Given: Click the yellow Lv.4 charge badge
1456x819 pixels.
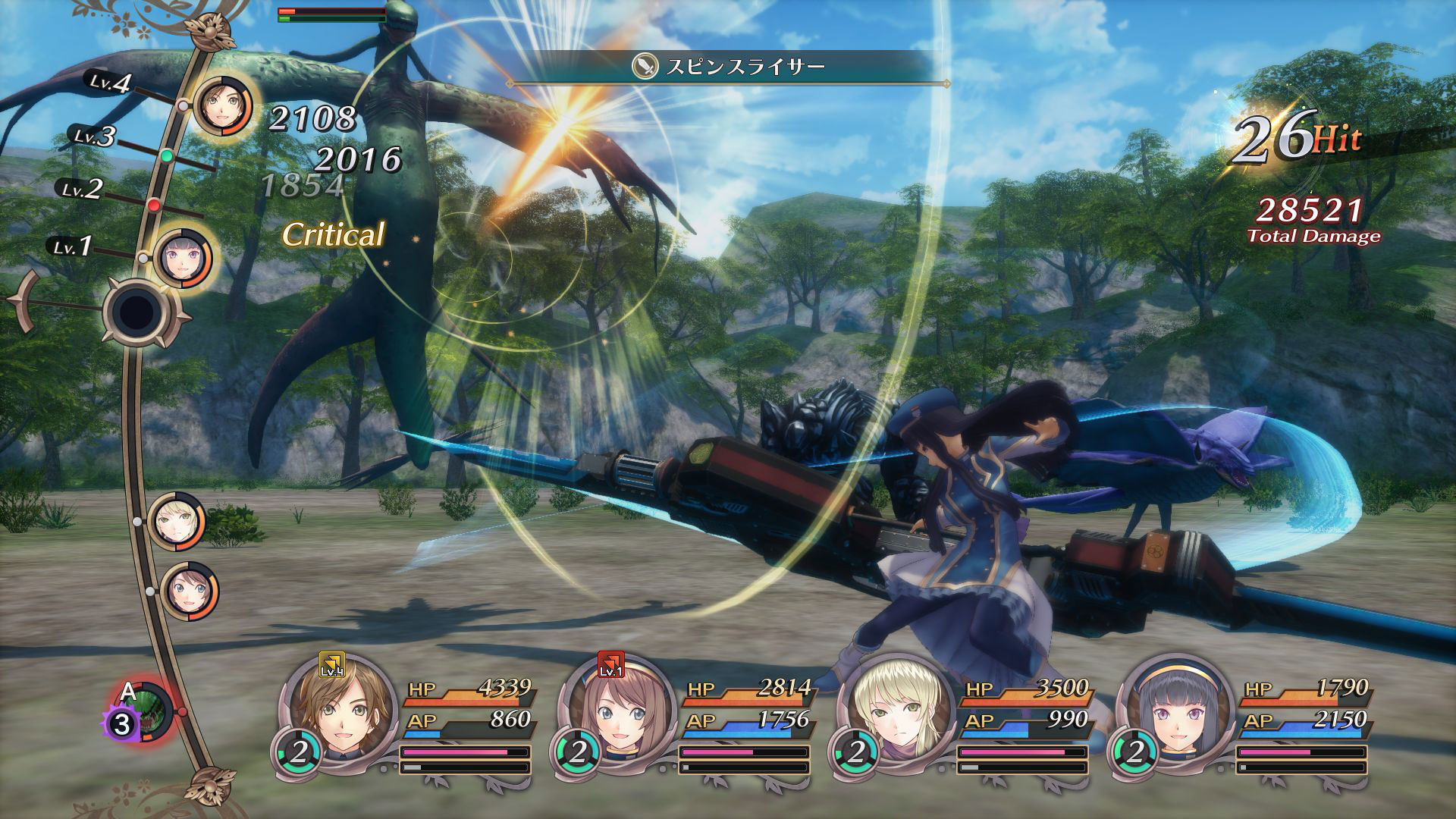Looking at the screenshot, I should click(331, 664).
